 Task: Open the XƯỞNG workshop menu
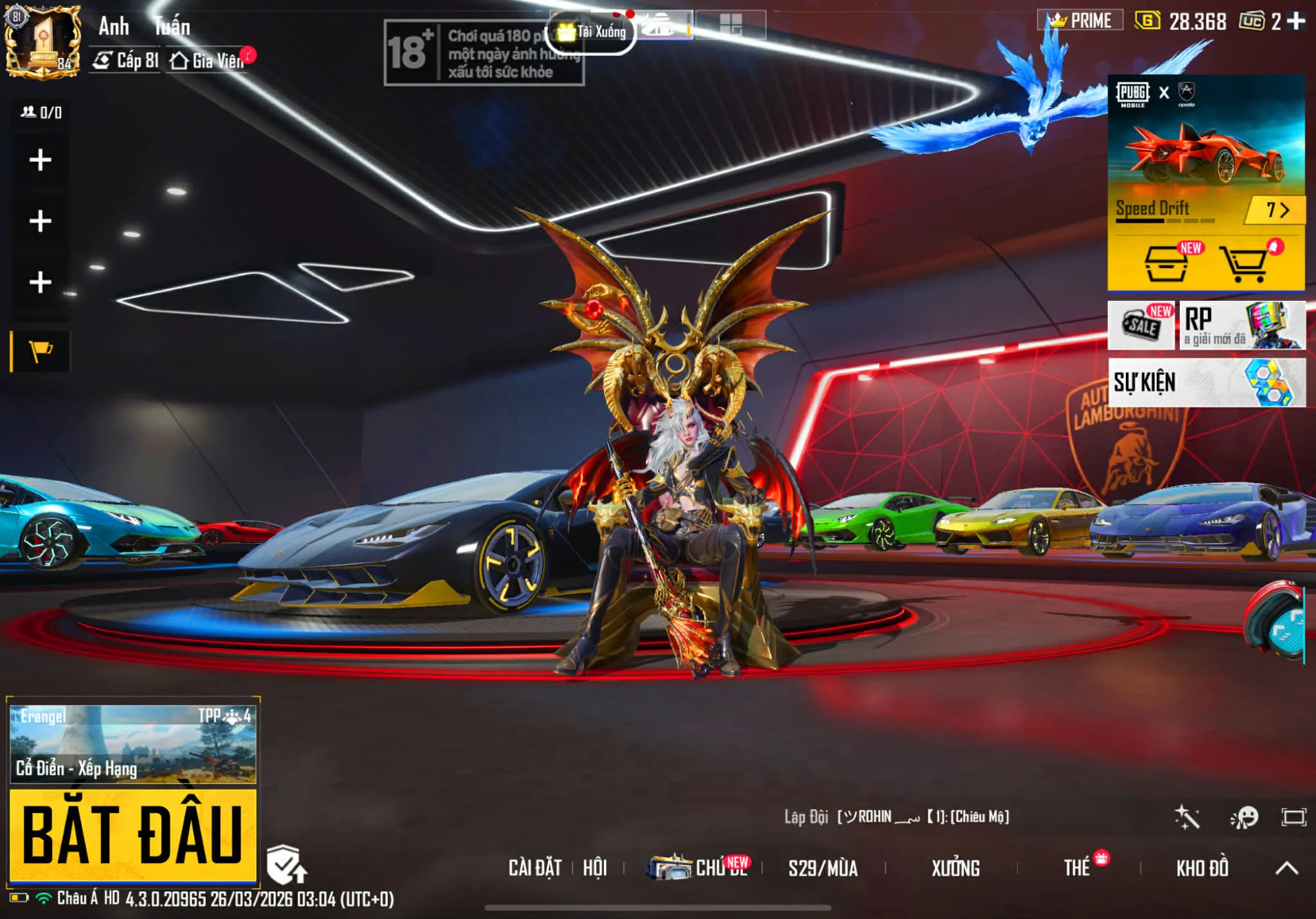[x=955, y=868]
